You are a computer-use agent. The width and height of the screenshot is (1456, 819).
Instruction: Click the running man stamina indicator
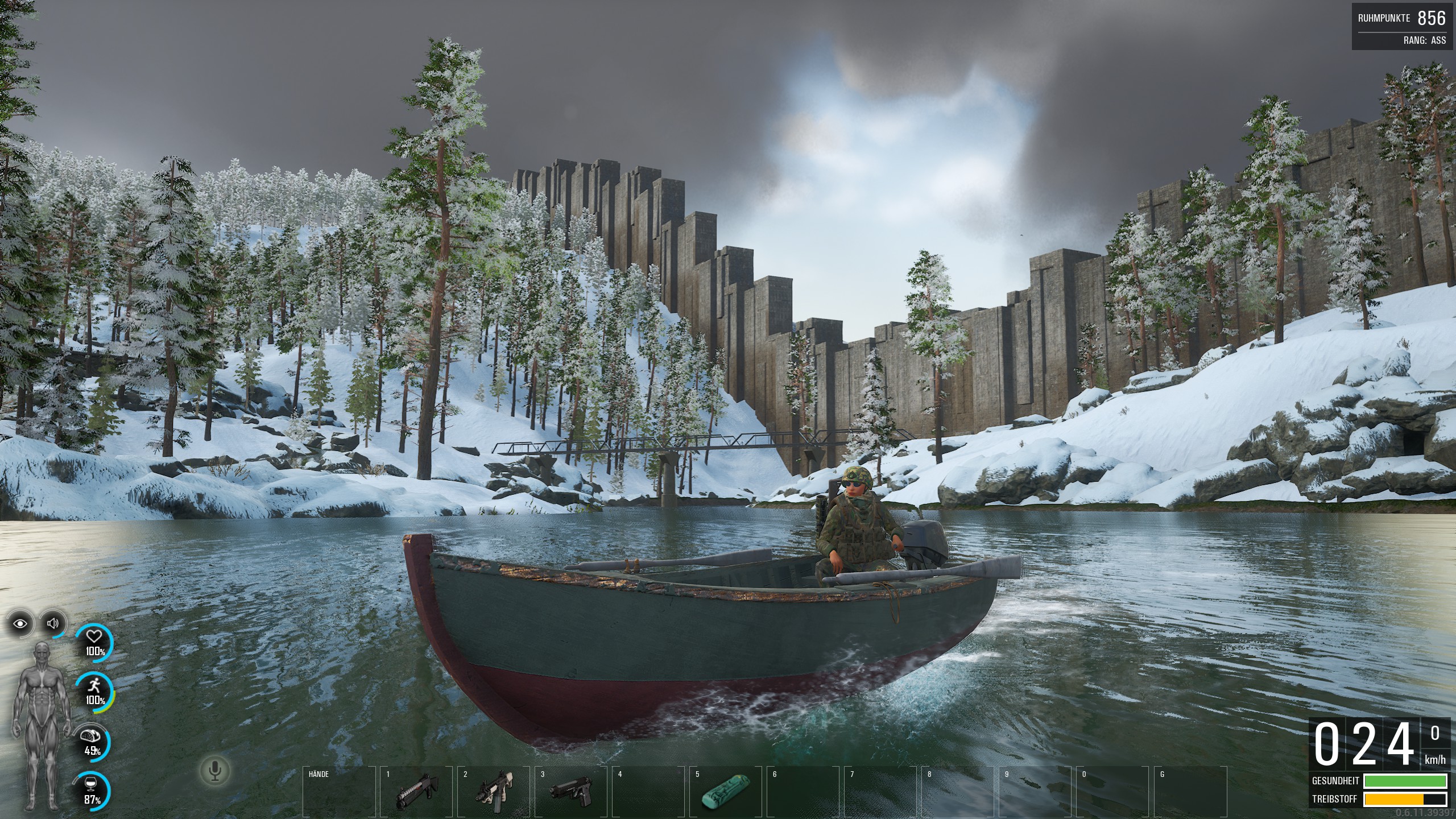point(94,692)
